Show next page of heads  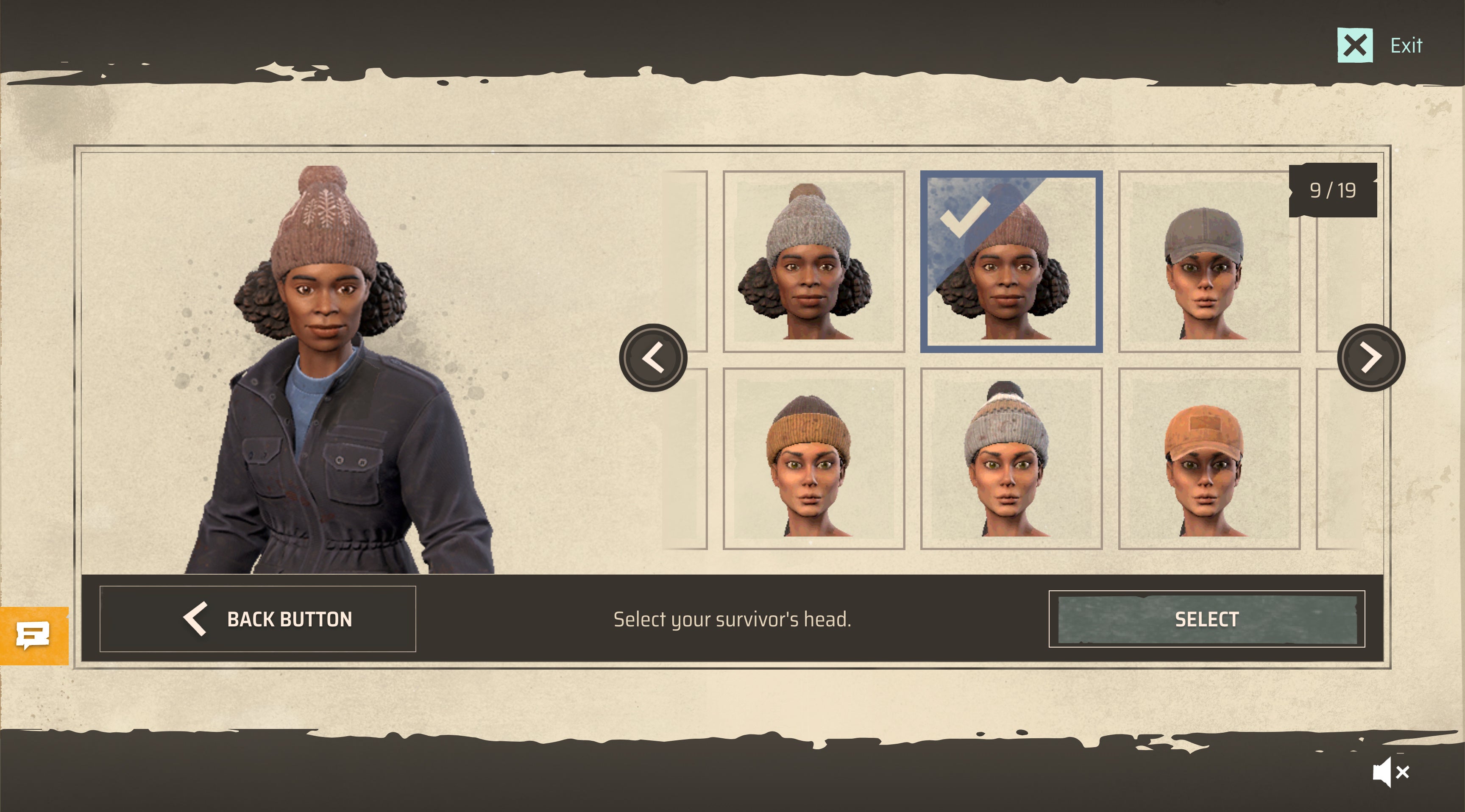(1370, 358)
